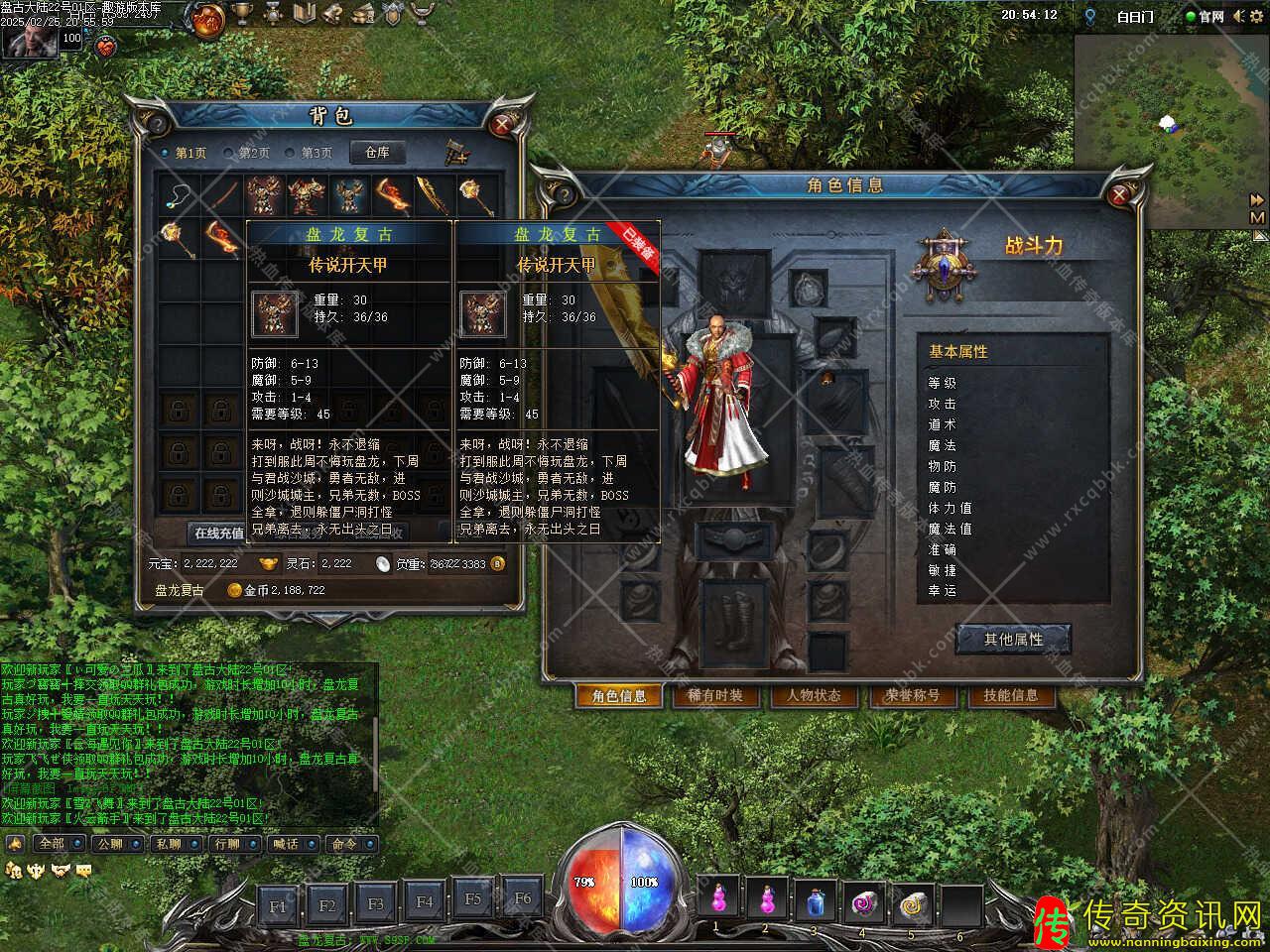Close the 背包 backpack window
Image resolution: width=1270 pixels, height=952 pixels.
[503, 124]
